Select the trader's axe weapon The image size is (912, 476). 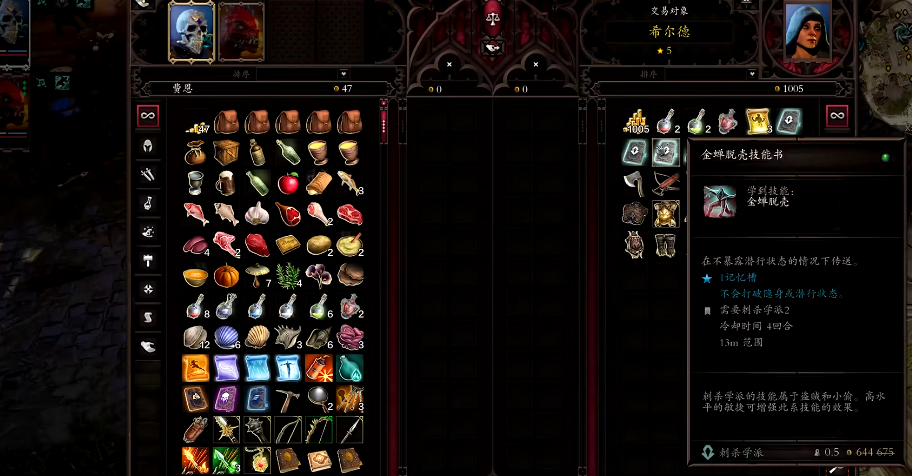(635, 182)
